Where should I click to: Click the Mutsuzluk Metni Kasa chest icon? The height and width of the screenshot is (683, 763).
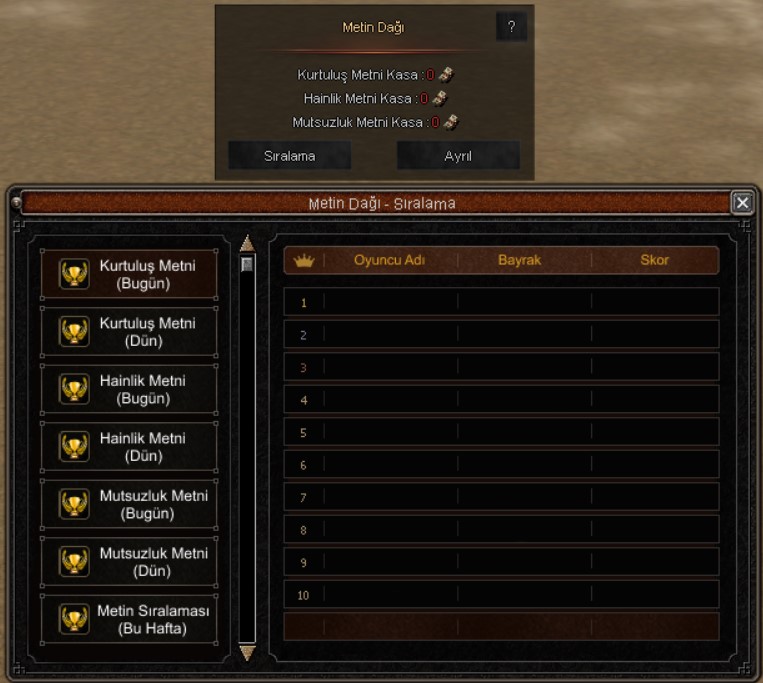(x=451, y=122)
